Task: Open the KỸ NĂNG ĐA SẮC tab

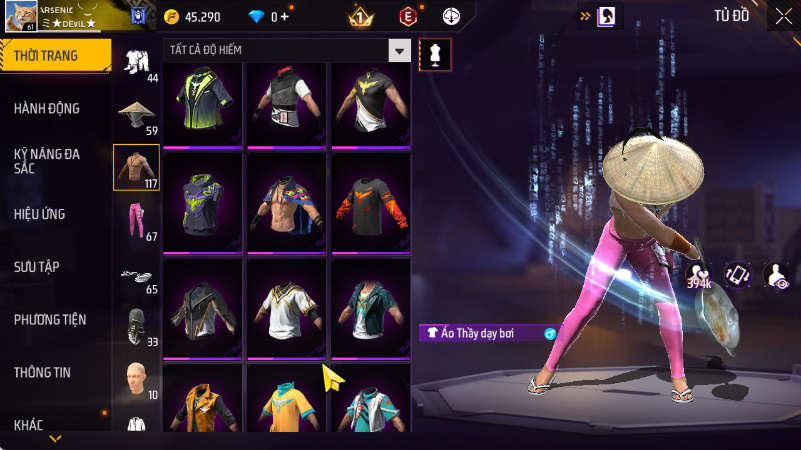Action: click(x=47, y=162)
